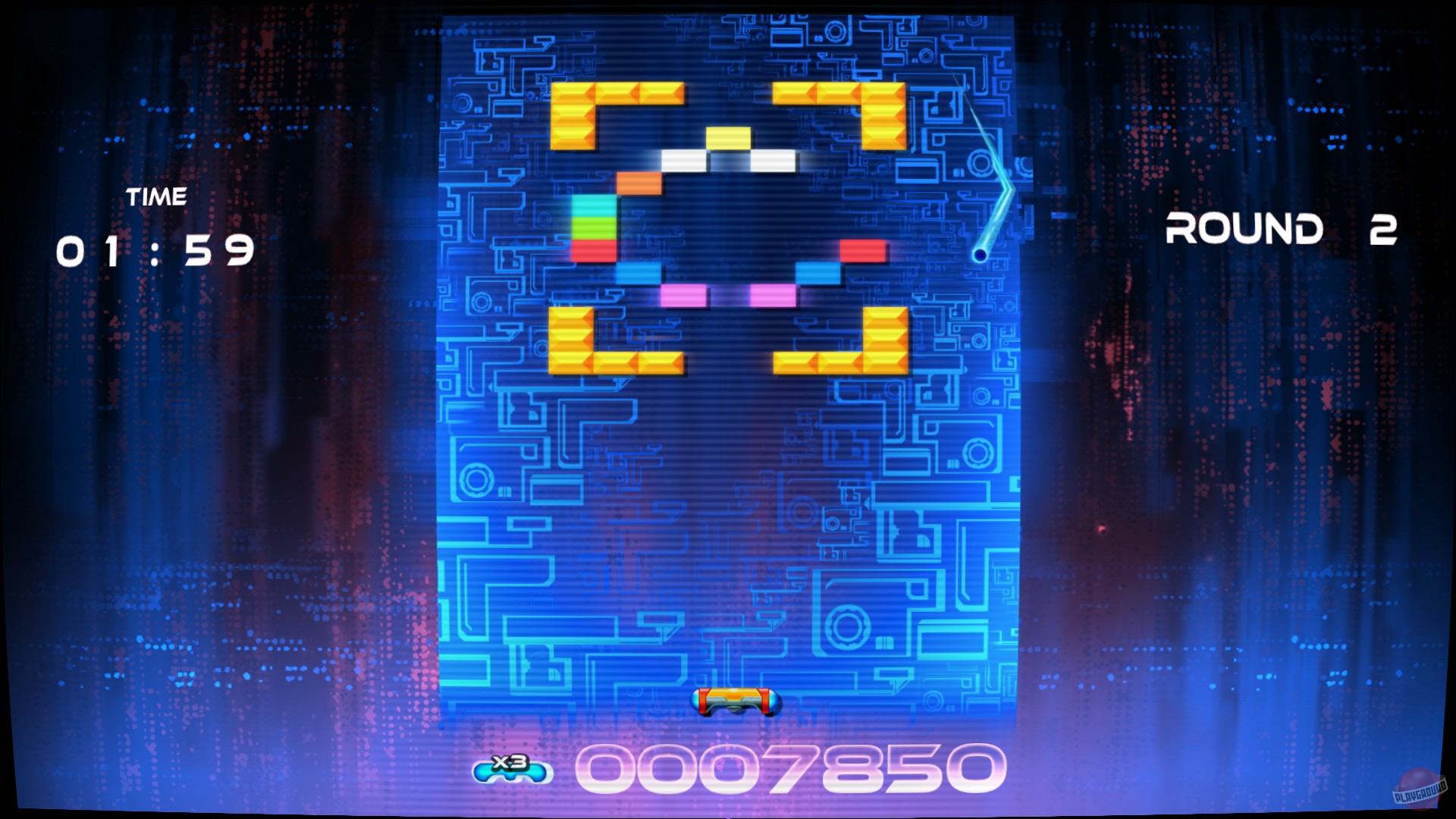Click the red brick on the right edge

point(863,251)
